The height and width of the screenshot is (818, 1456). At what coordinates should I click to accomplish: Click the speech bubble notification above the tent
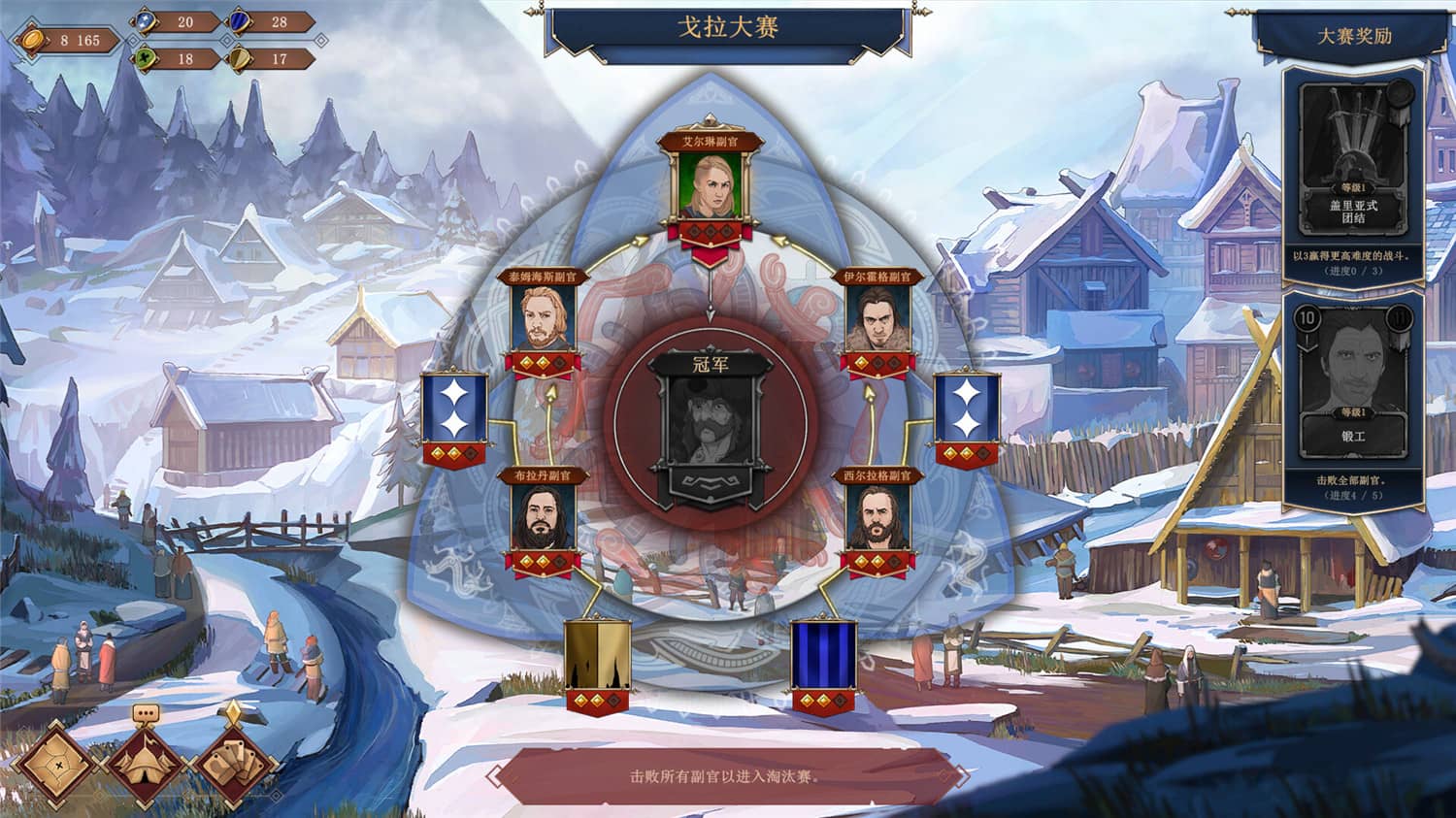click(x=148, y=714)
